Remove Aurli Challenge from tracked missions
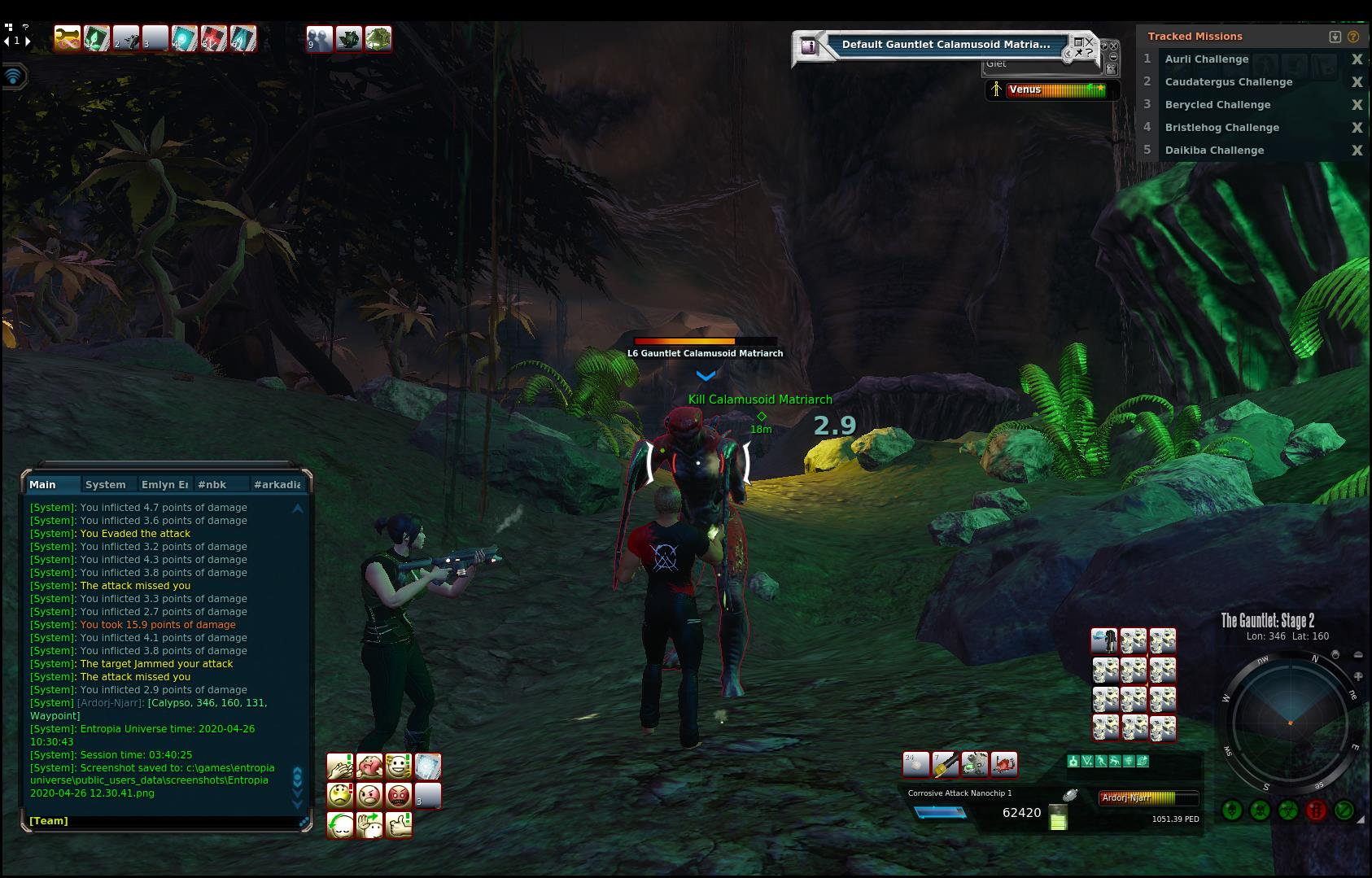1372x878 pixels. coord(1357,59)
